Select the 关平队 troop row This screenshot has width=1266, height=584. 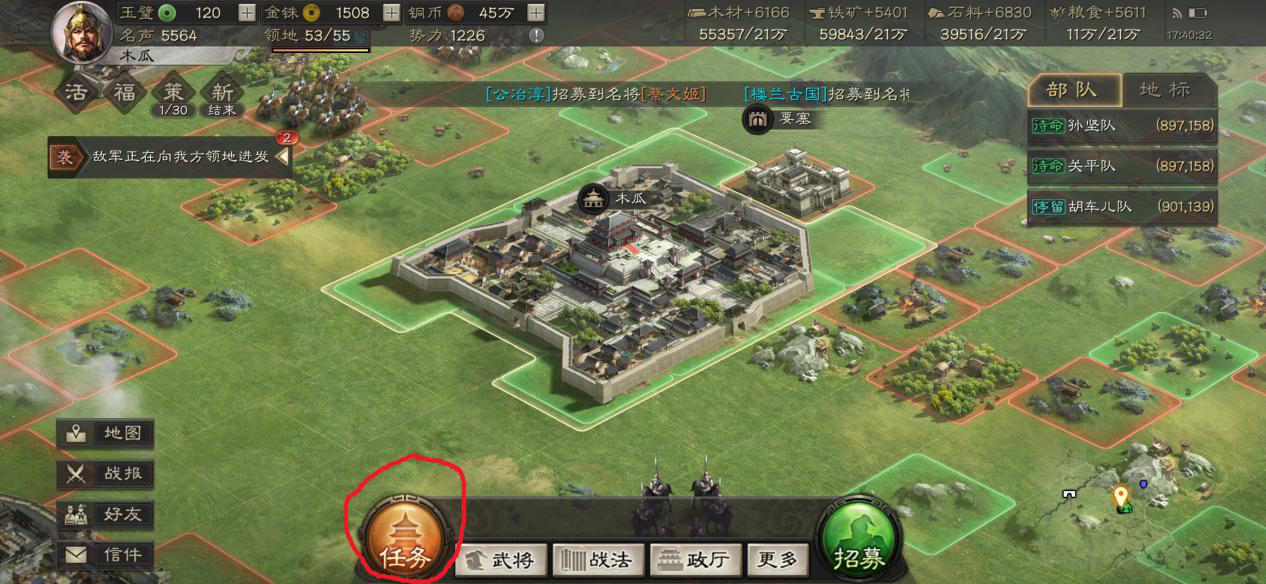pos(1122,166)
